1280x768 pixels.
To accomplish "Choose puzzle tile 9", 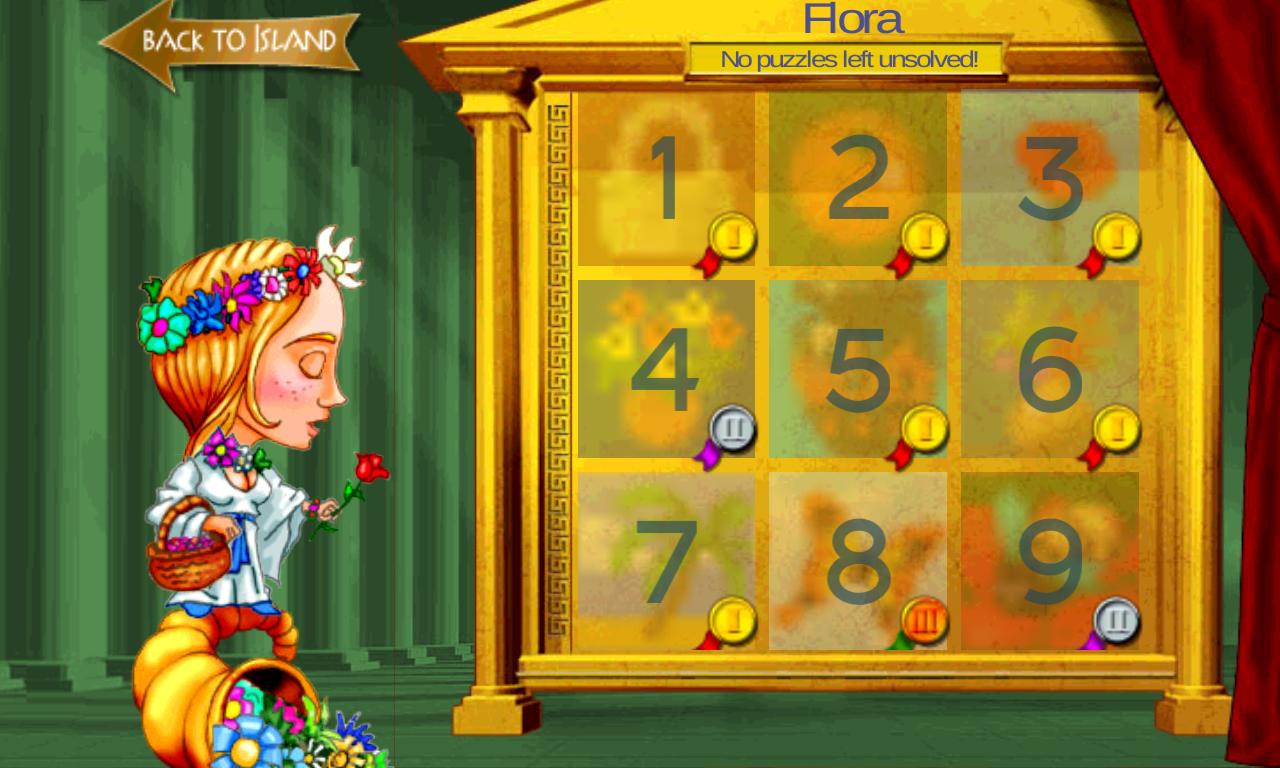I will coord(1050,561).
